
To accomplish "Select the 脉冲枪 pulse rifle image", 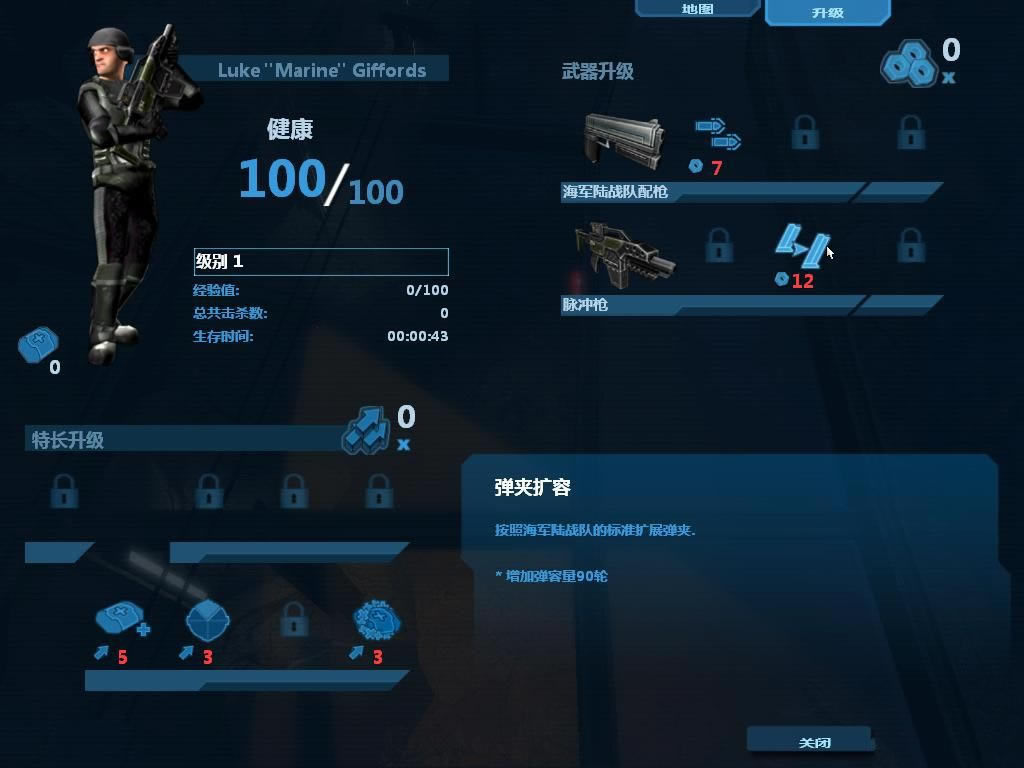I will (624, 254).
